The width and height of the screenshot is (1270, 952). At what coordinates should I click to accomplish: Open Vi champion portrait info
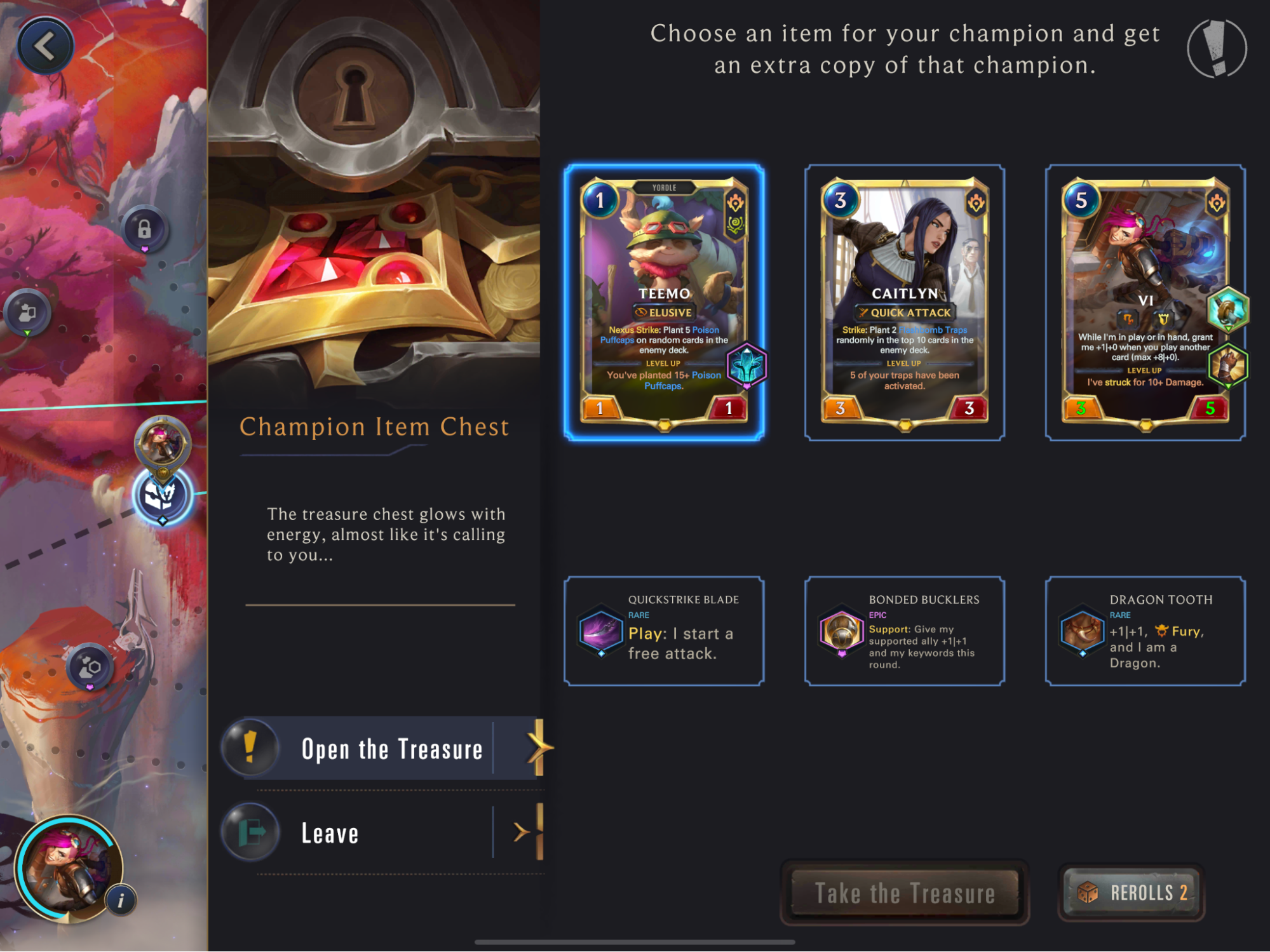pyautogui.click(x=121, y=900)
